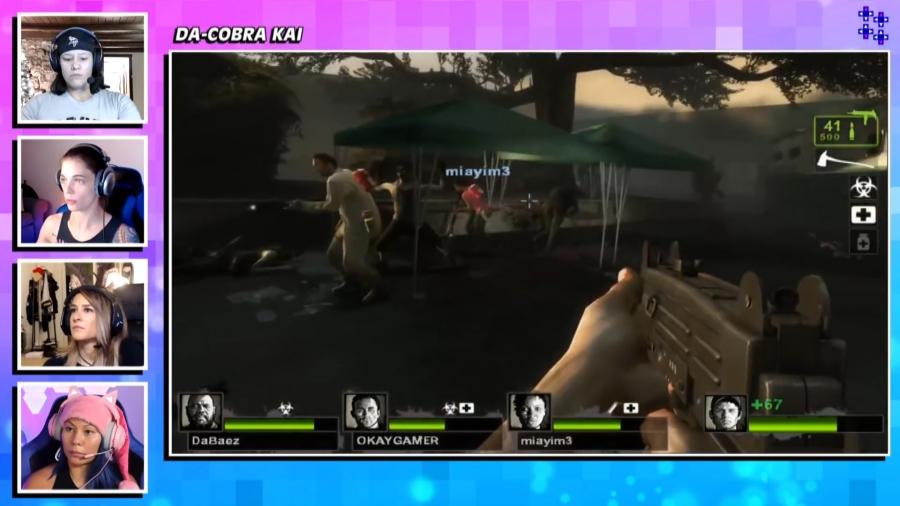Viewport: 900px width, 506px height.
Task: Select the first aid kit slot
Action: (x=863, y=214)
